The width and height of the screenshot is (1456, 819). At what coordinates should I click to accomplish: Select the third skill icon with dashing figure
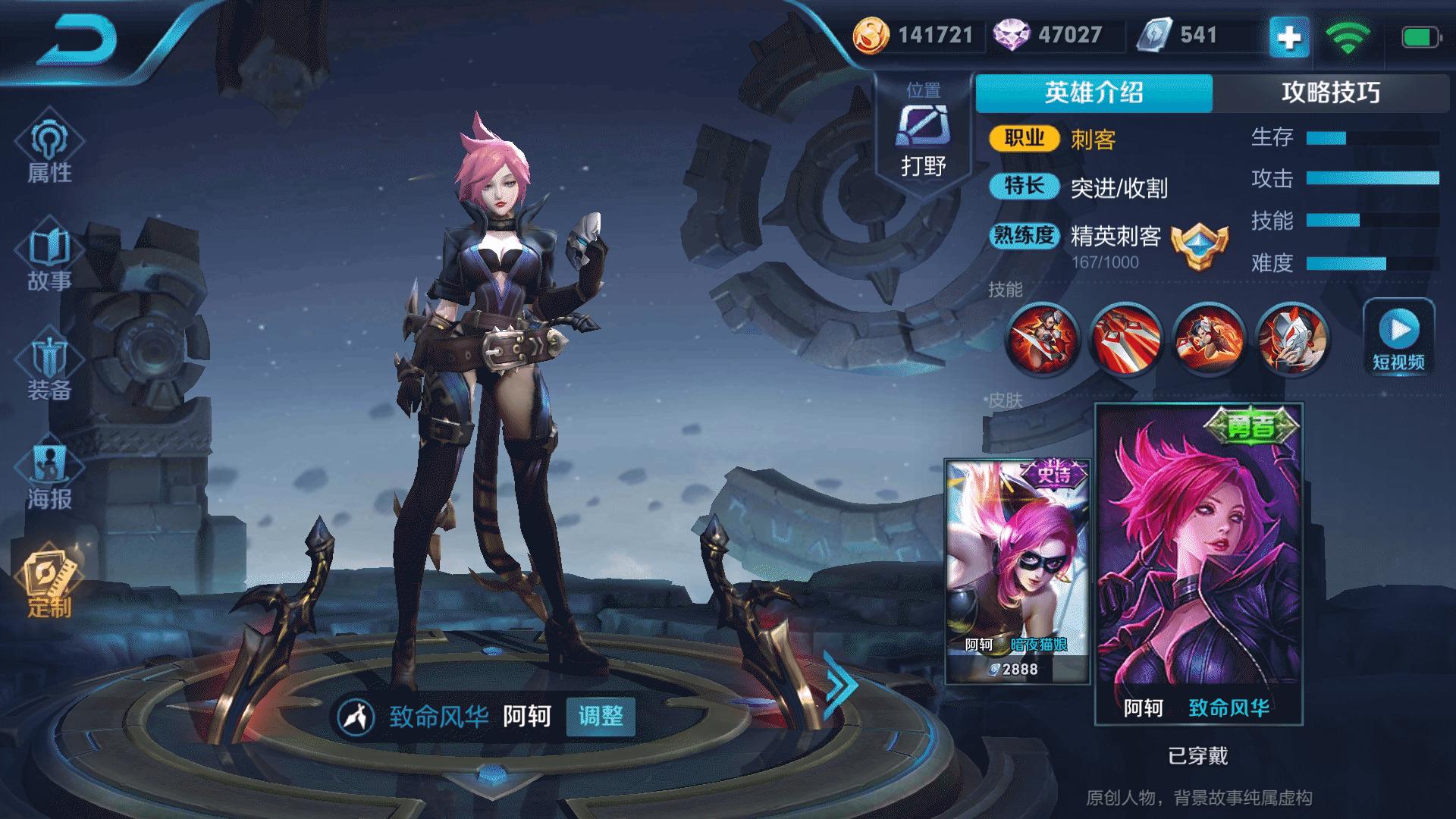(x=1208, y=339)
